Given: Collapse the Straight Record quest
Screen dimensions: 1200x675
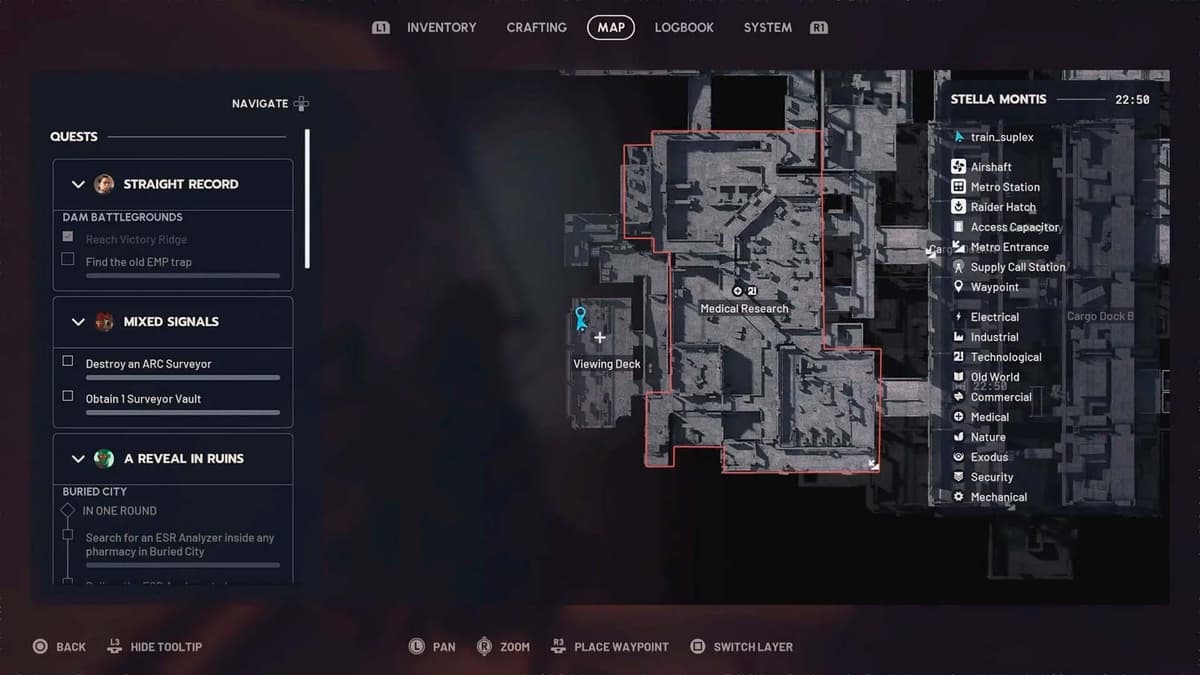Looking at the screenshot, I should 78,184.
